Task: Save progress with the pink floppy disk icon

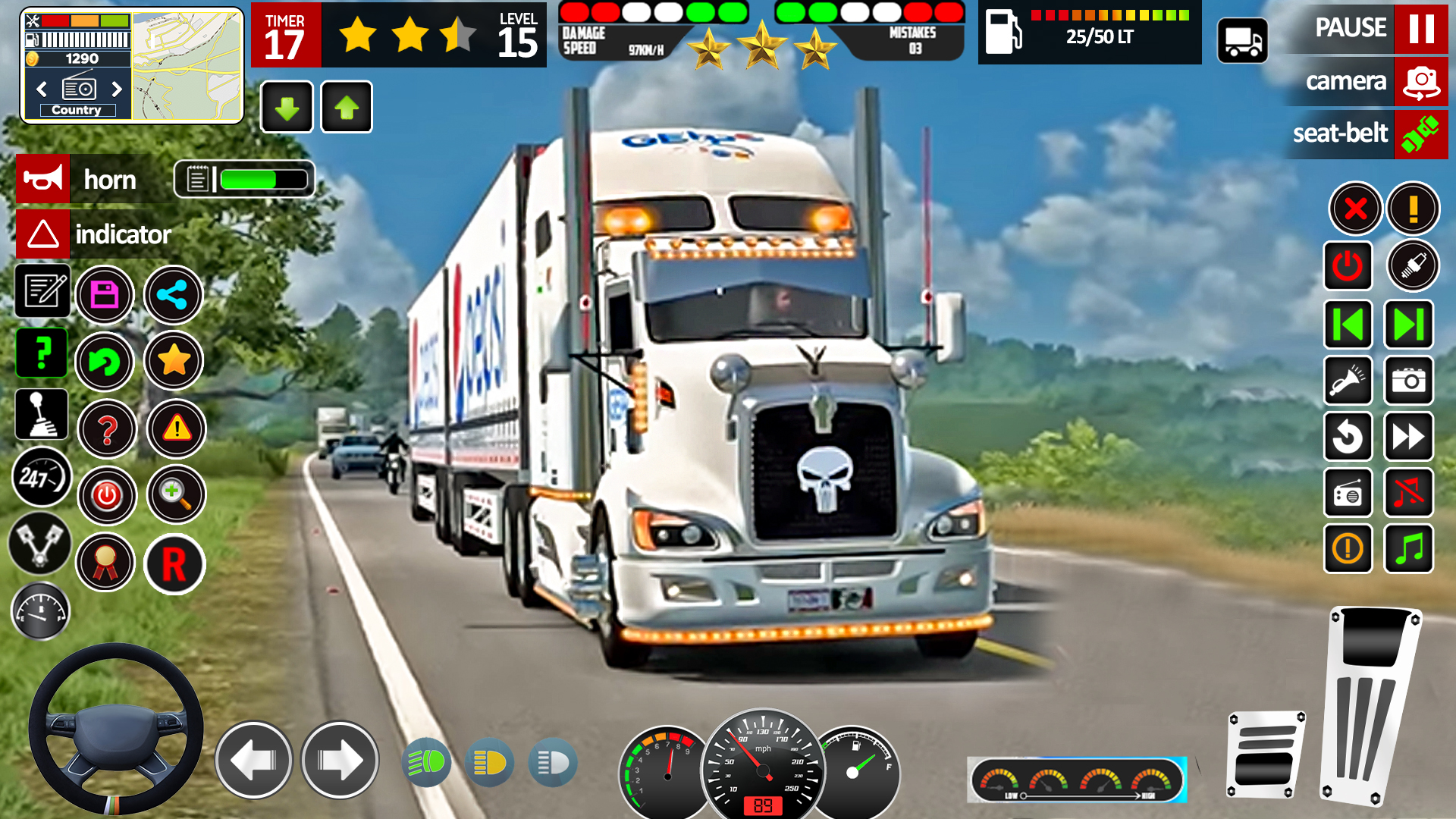Action: [x=106, y=295]
